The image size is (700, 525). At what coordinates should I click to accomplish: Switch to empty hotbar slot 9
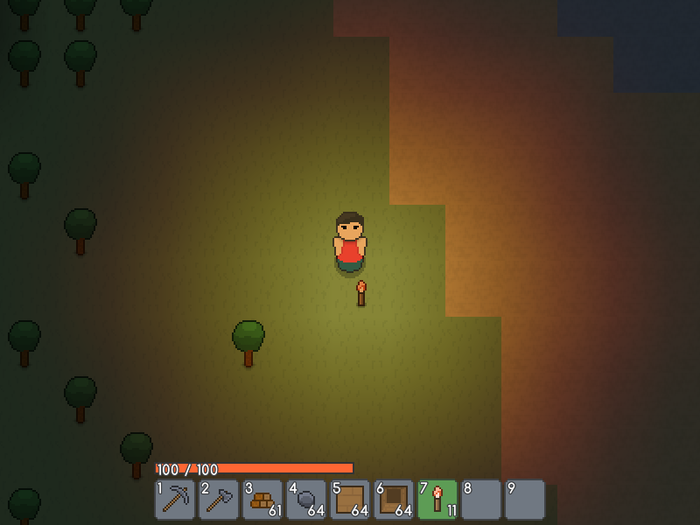525,499
